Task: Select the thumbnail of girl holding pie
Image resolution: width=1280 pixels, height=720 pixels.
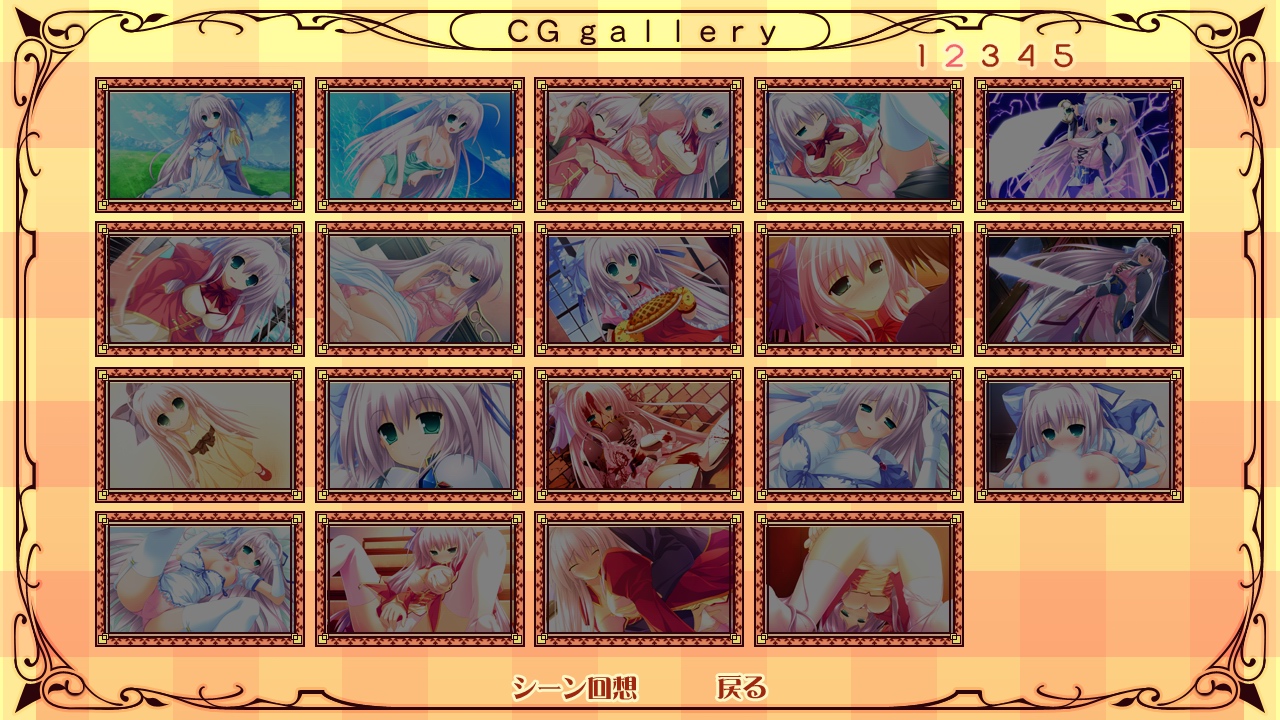Action: pyautogui.click(x=639, y=289)
